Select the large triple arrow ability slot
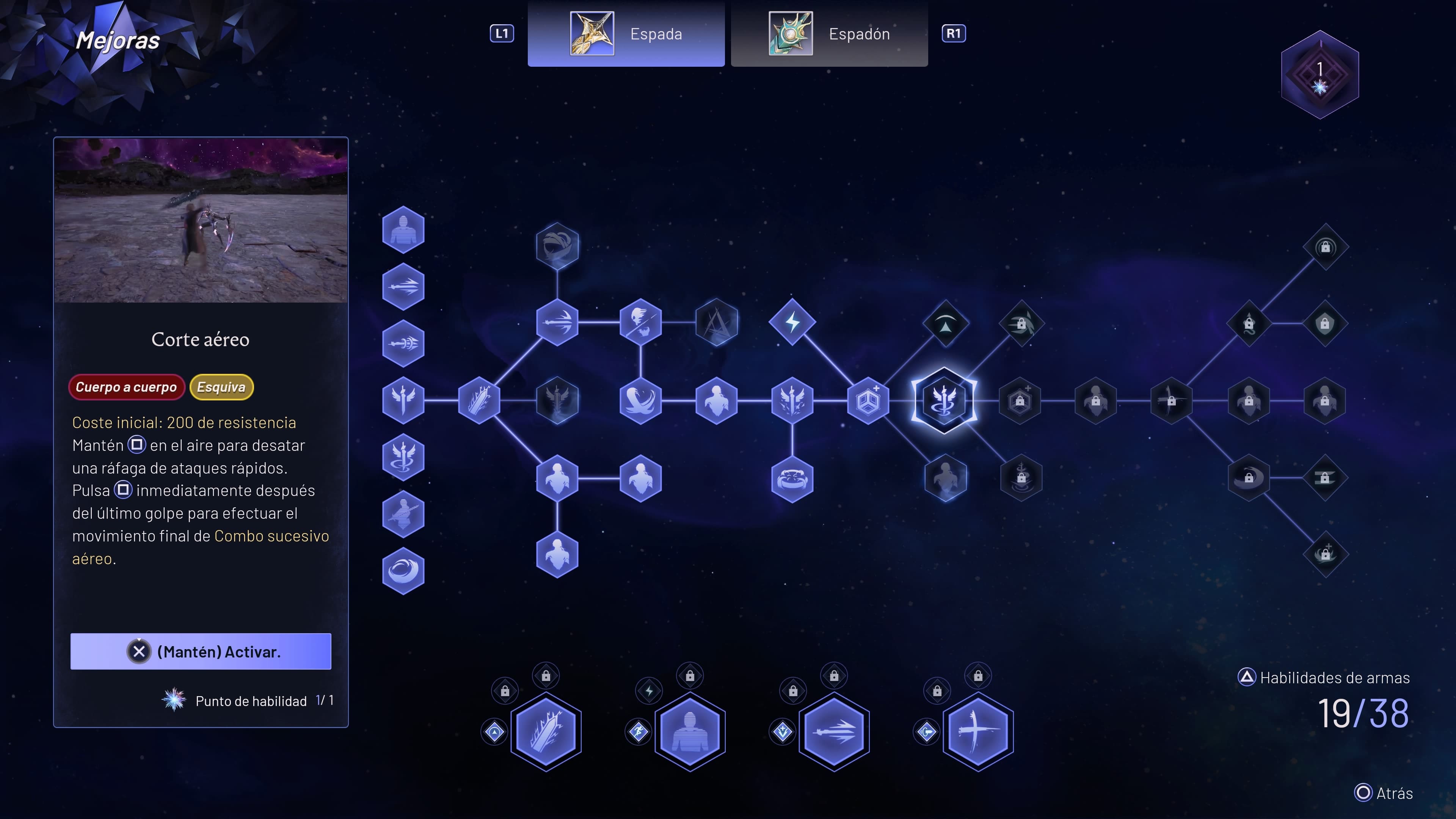Screen dimensions: 1456x819 tap(834, 731)
